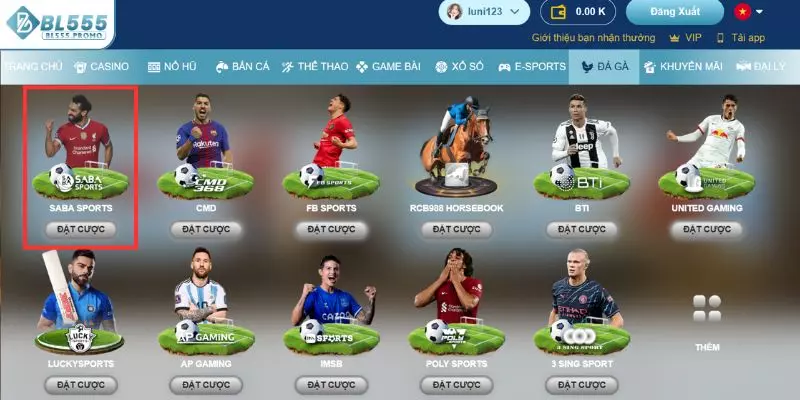Switch to the E-Sports tab
The height and width of the screenshot is (400, 800).
(x=532, y=66)
